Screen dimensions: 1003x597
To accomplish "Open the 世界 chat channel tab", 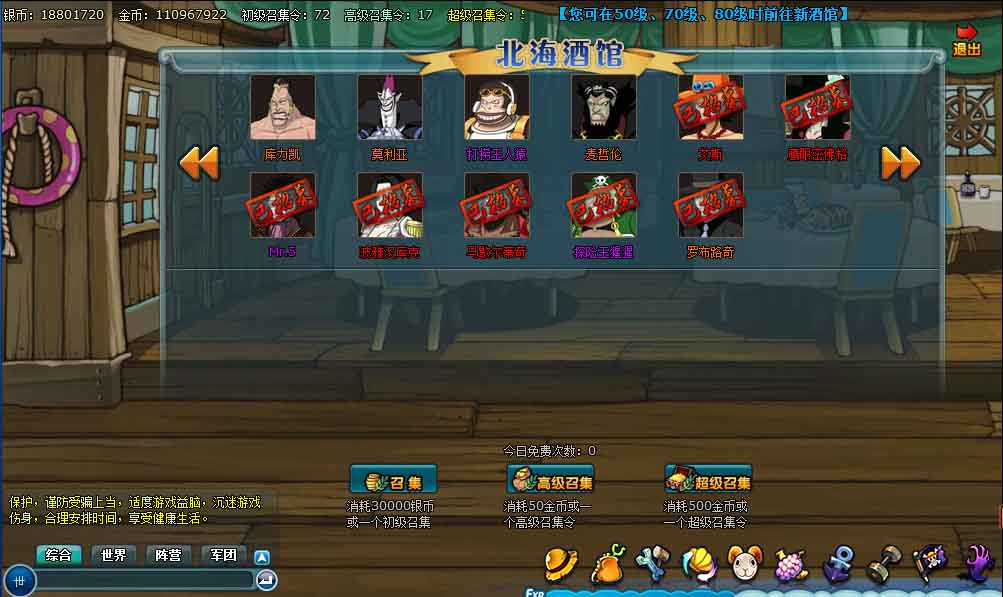I will (113, 555).
